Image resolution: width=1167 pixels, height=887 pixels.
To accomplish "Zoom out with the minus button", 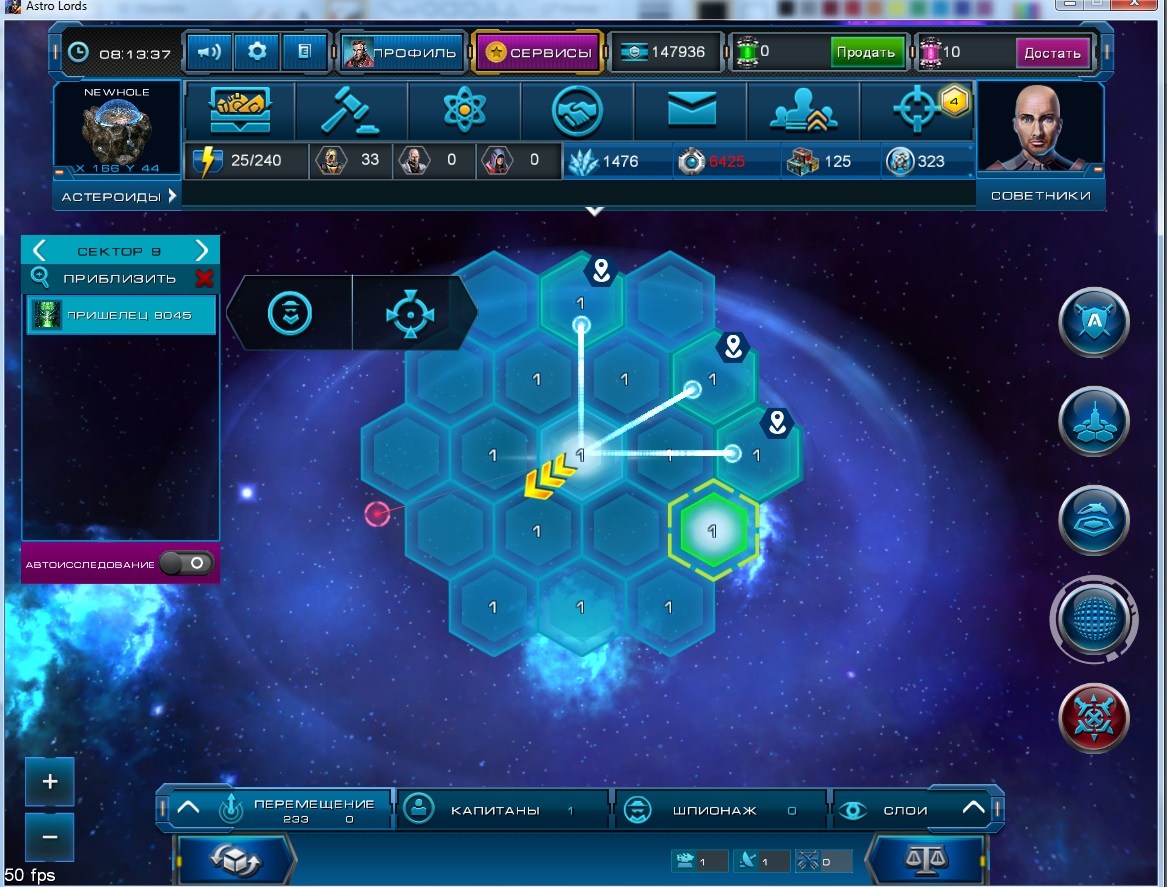I will (x=51, y=836).
